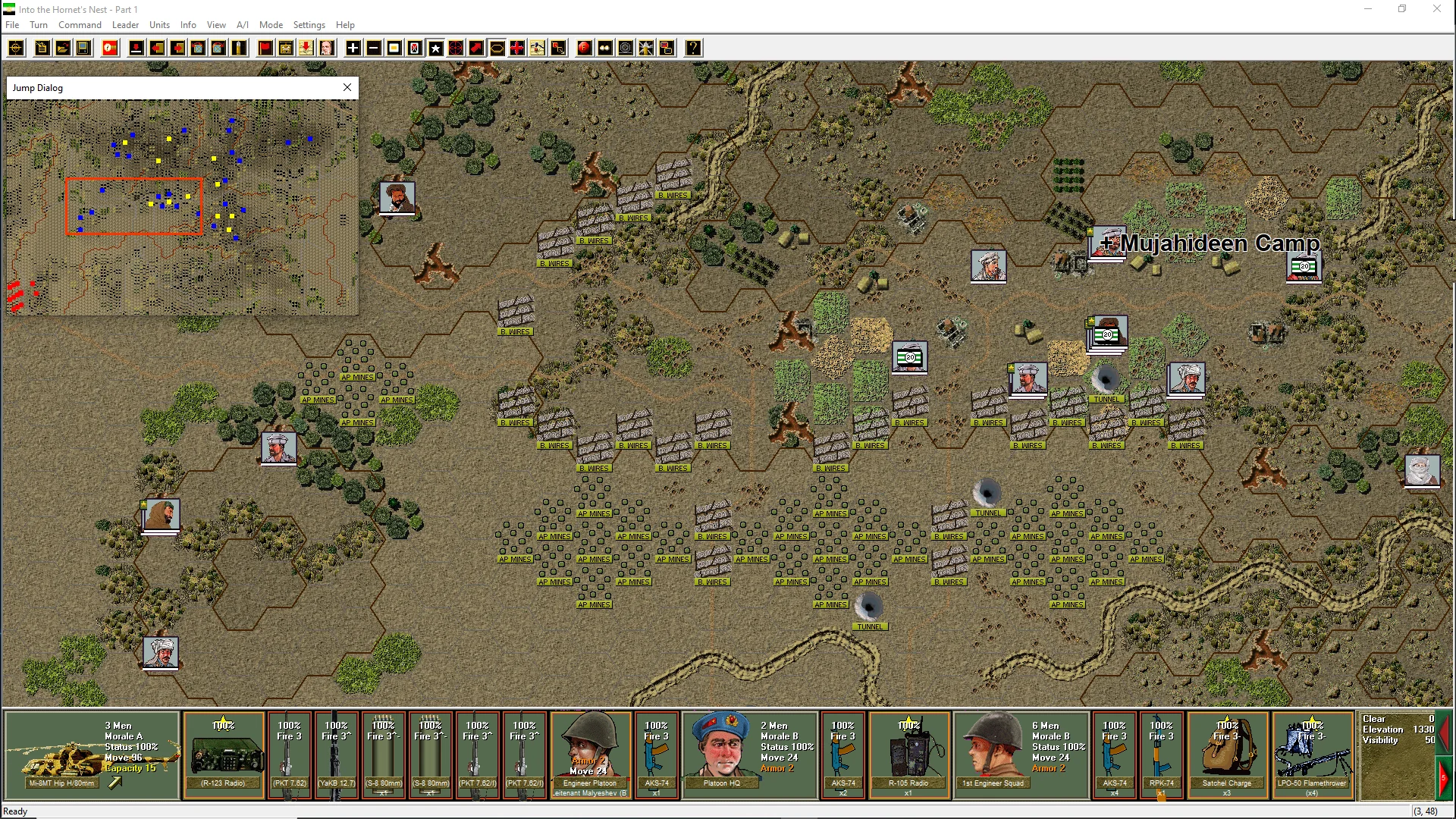Viewport: 1456px width, 819px height.
Task: Click the white plus zoom-in toolbar button
Action: point(353,49)
